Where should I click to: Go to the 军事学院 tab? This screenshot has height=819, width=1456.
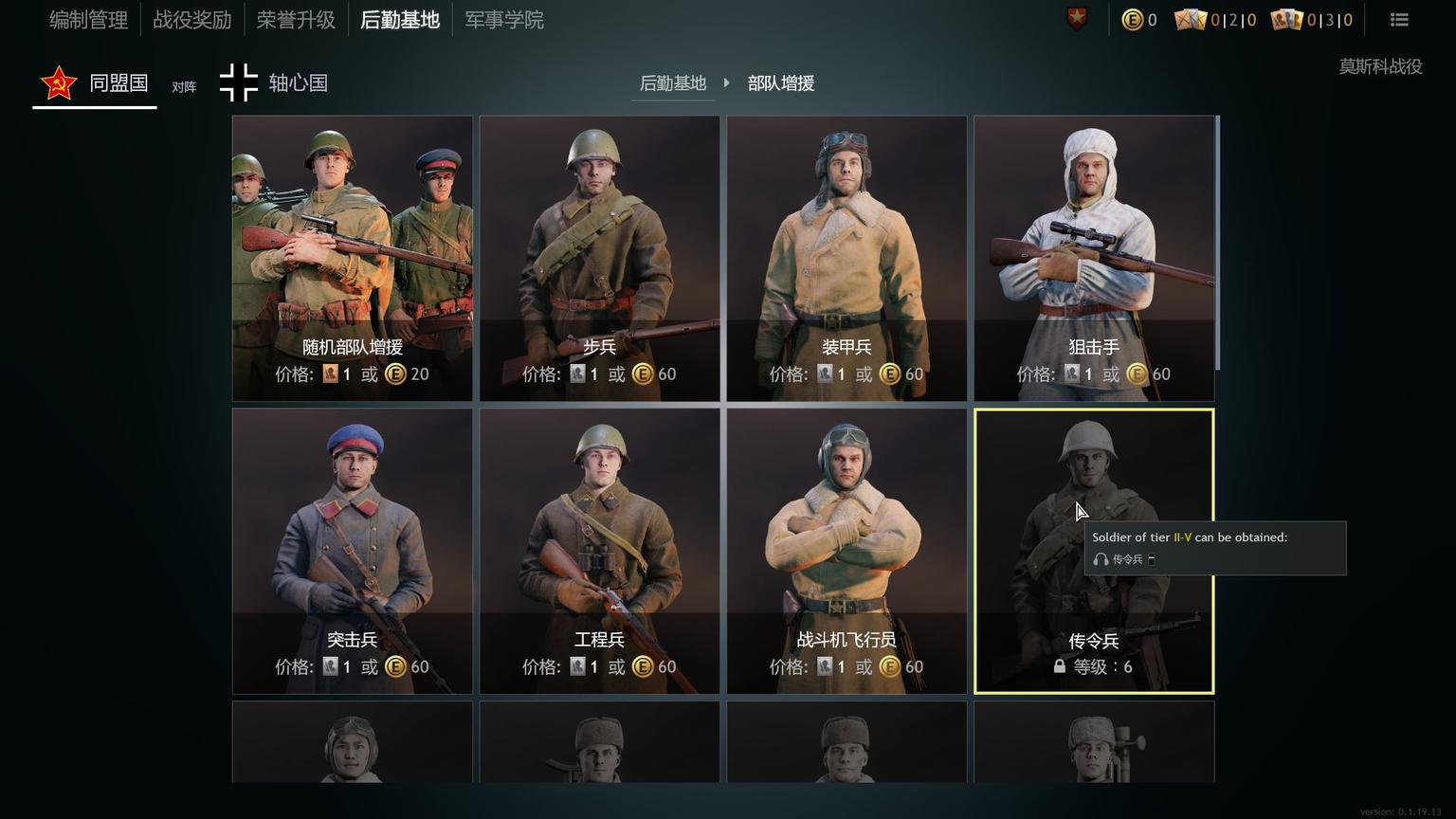504,20
